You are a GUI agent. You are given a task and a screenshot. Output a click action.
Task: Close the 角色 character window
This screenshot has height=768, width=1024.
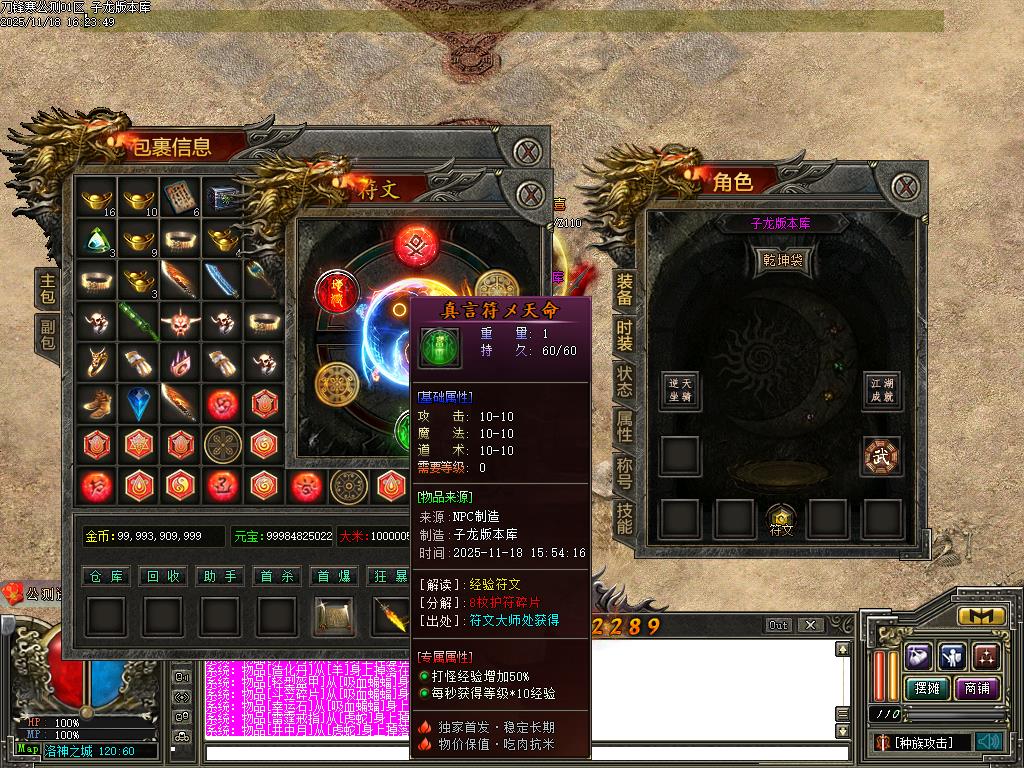[905, 186]
